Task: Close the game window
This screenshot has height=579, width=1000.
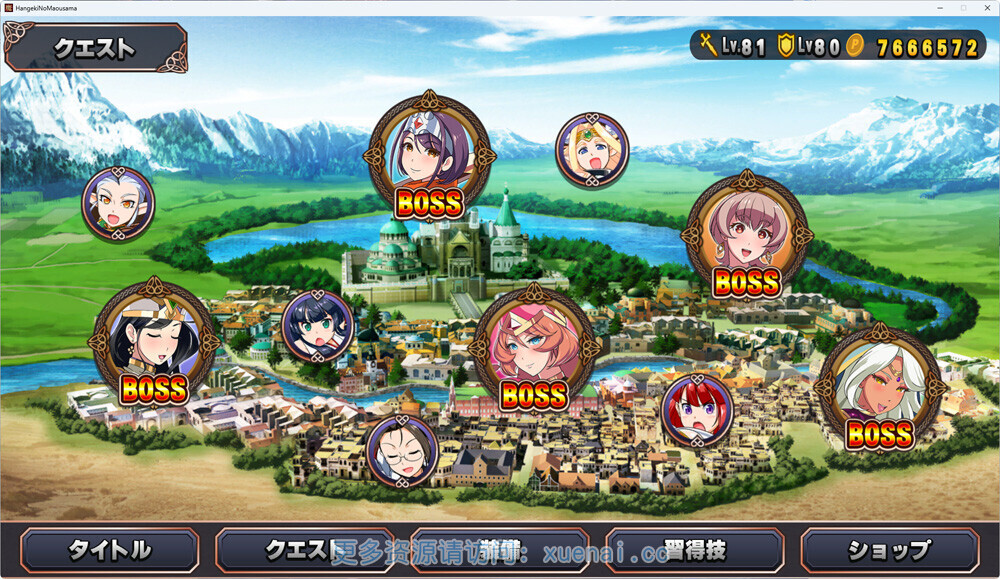Action: [987, 8]
